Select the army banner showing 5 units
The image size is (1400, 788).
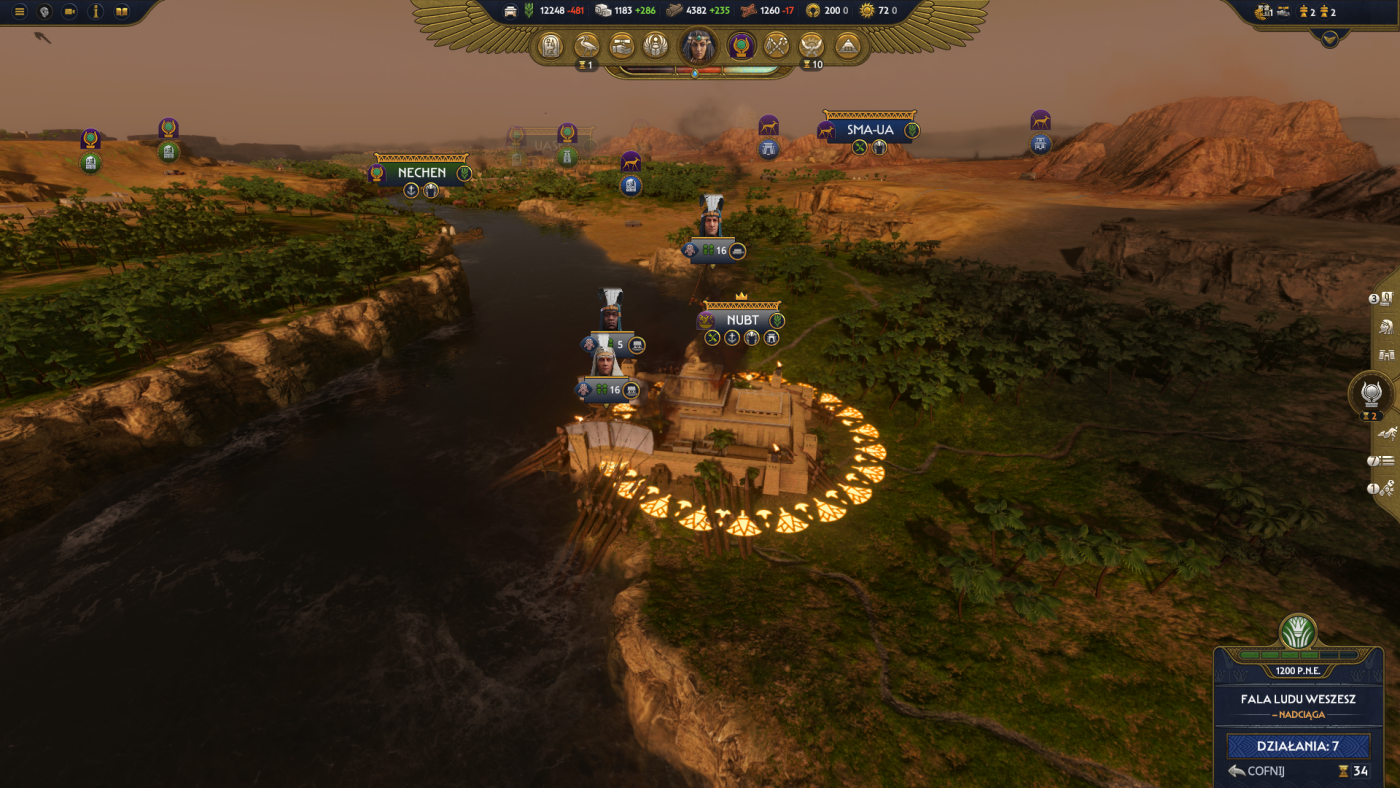coord(610,345)
